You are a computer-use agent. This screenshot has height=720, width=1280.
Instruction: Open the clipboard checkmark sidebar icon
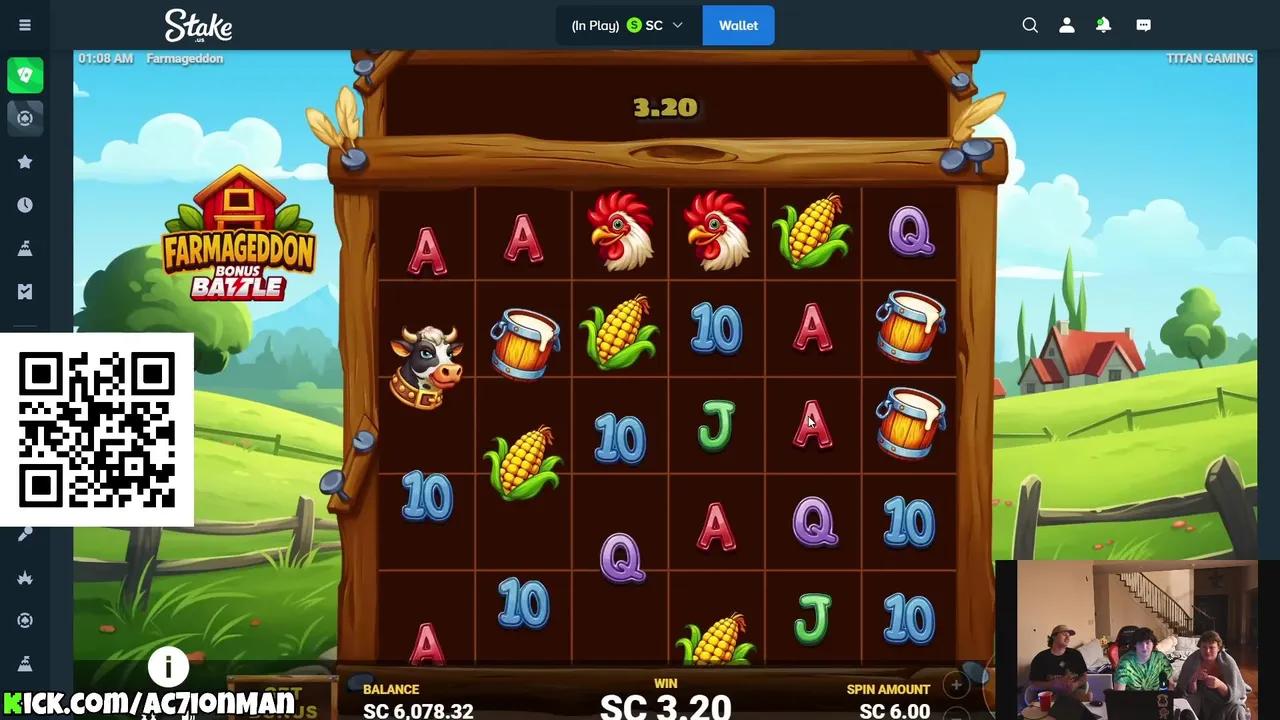(x=25, y=291)
